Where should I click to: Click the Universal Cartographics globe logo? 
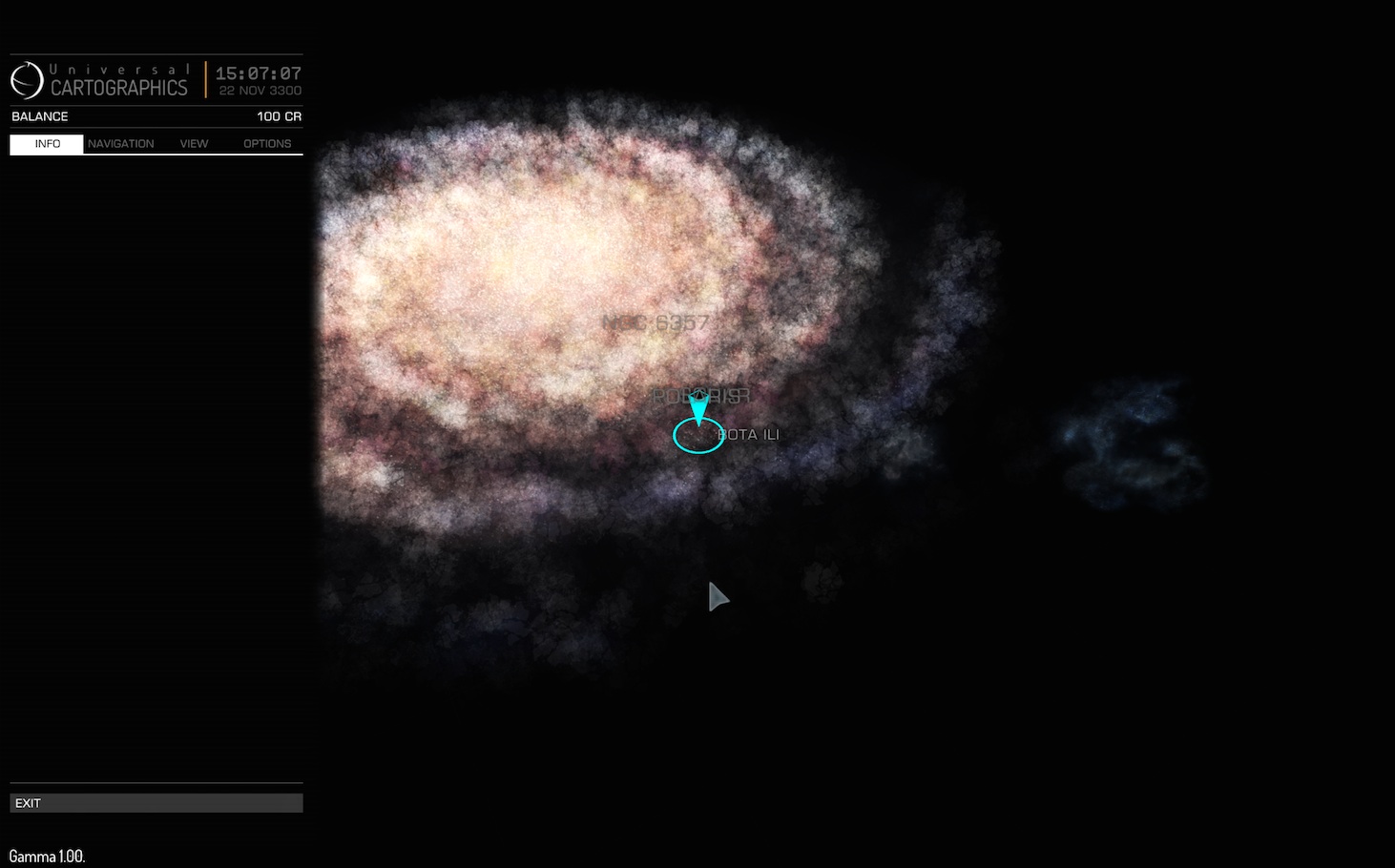click(26, 80)
